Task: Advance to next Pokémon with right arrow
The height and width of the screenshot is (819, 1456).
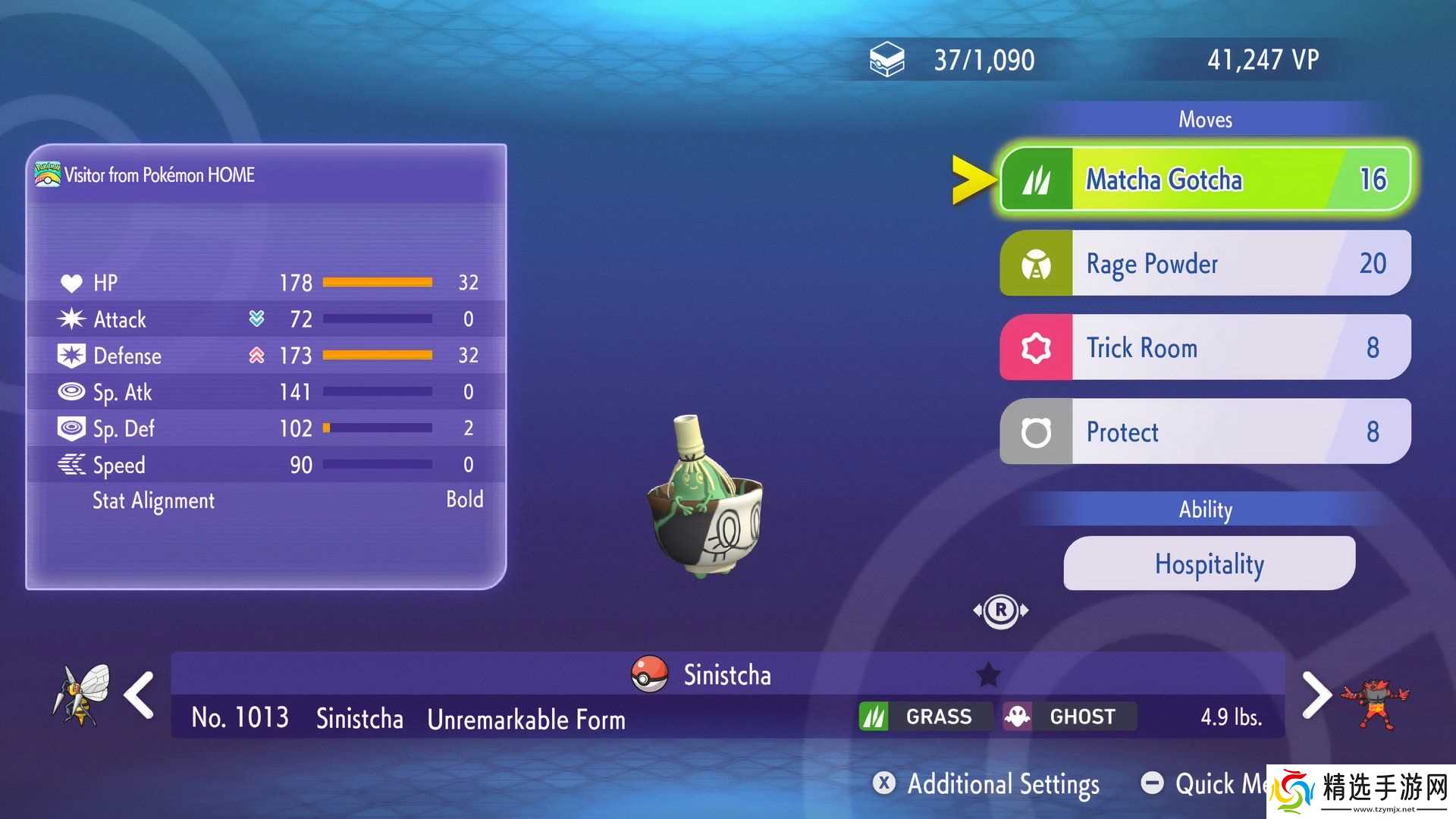Action: pyautogui.click(x=1316, y=695)
